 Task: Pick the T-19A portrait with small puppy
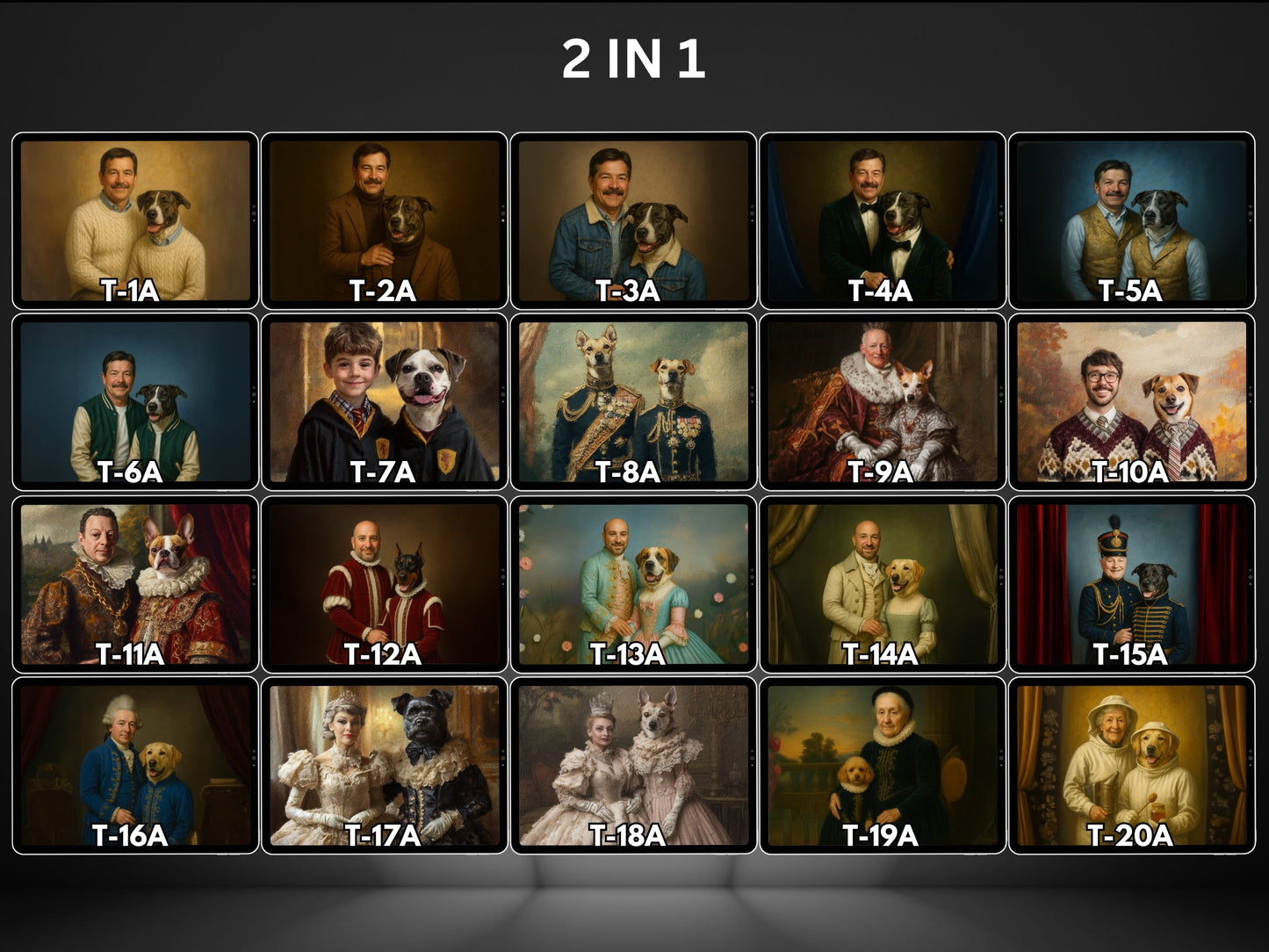[x=883, y=765]
